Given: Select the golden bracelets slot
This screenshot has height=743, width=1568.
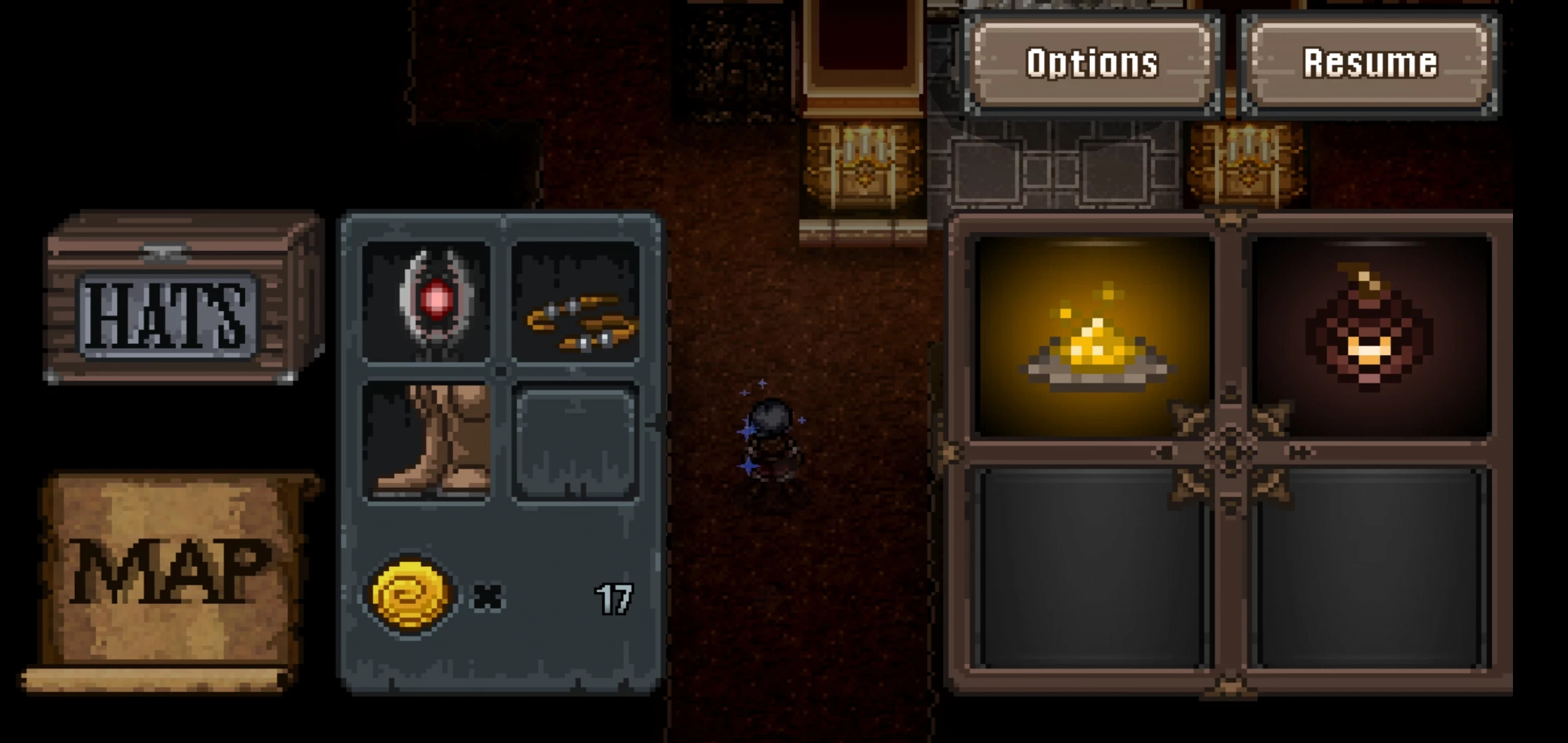Looking at the screenshot, I should click(x=576, y=301).
